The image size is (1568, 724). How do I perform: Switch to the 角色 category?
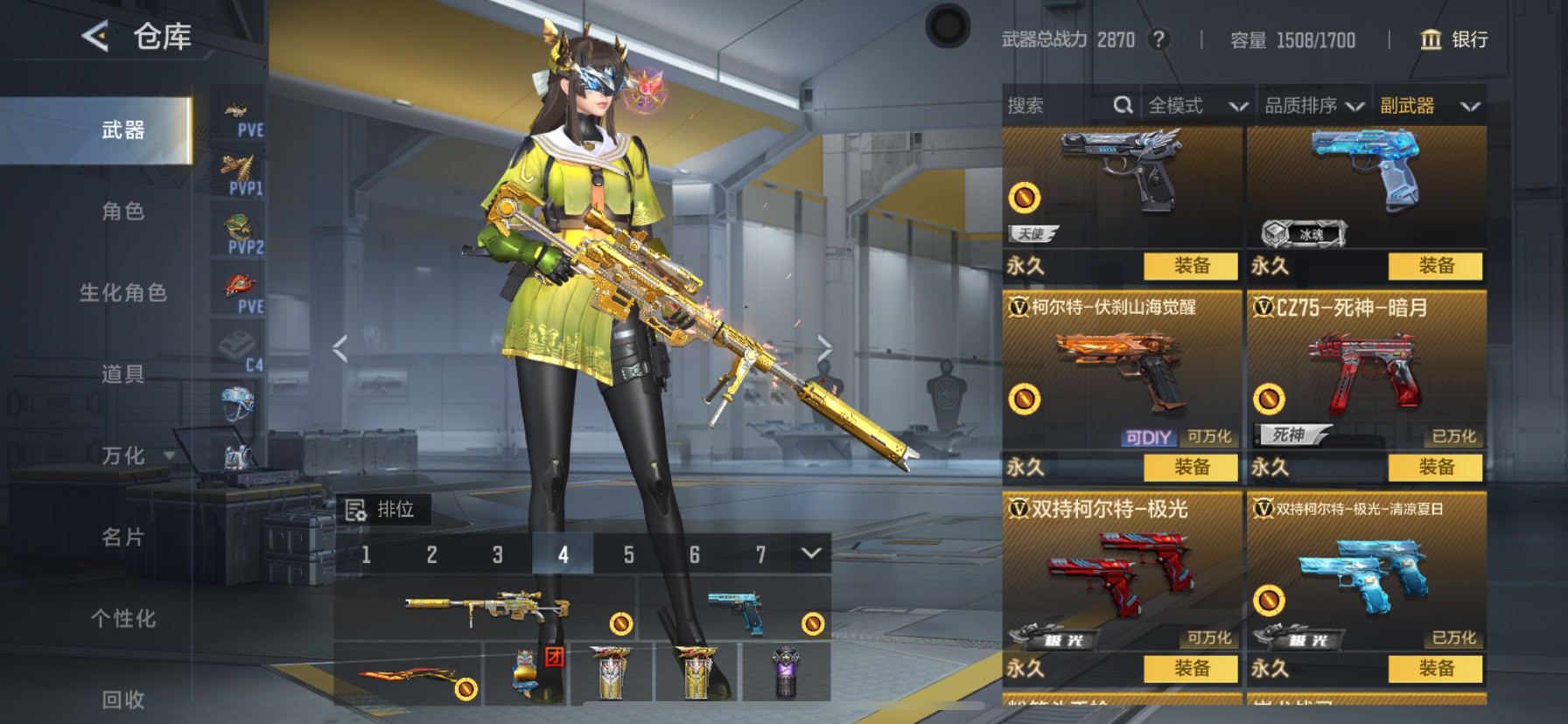pos(122,212)
